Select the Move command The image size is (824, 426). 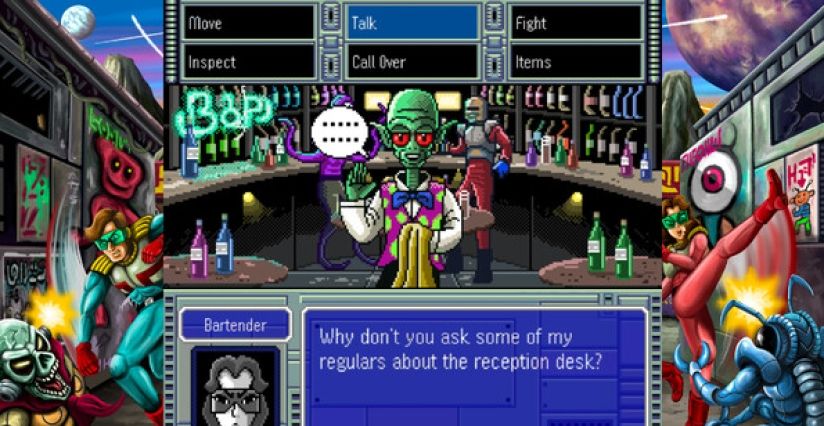(x=249, y=23)
